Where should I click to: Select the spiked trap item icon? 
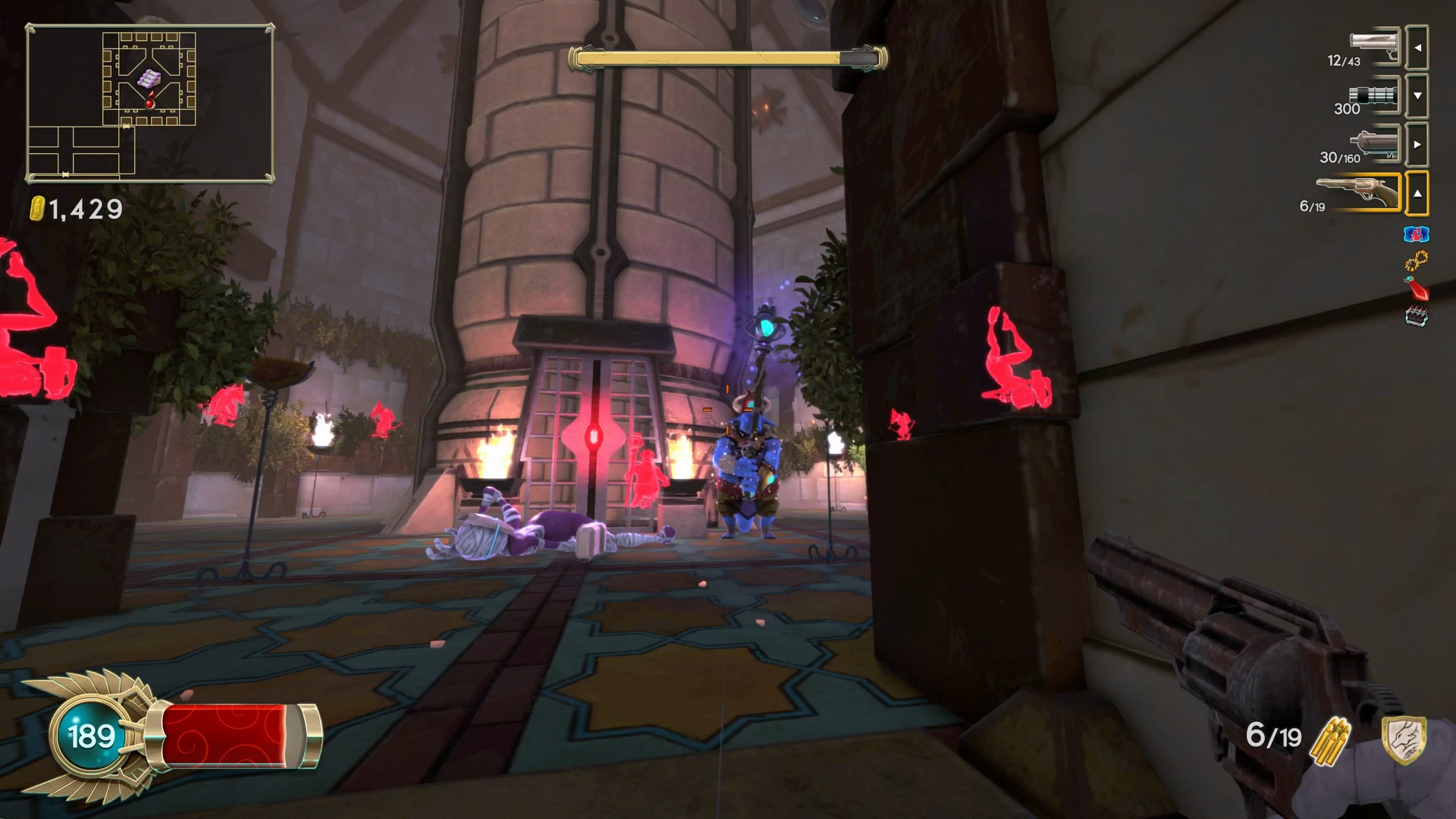coord(1416,316)
